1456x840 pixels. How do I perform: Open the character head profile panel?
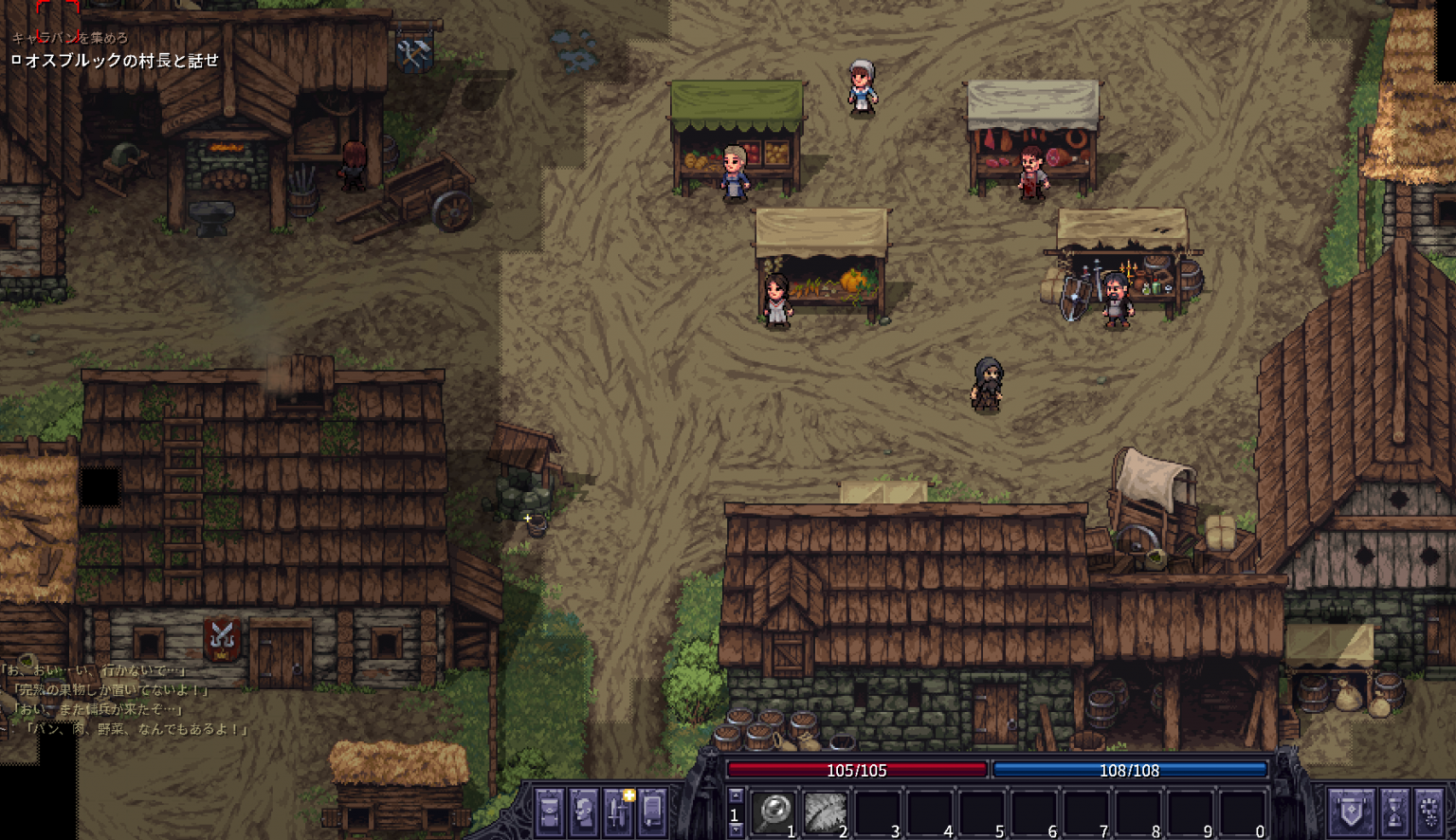[584, 812]
